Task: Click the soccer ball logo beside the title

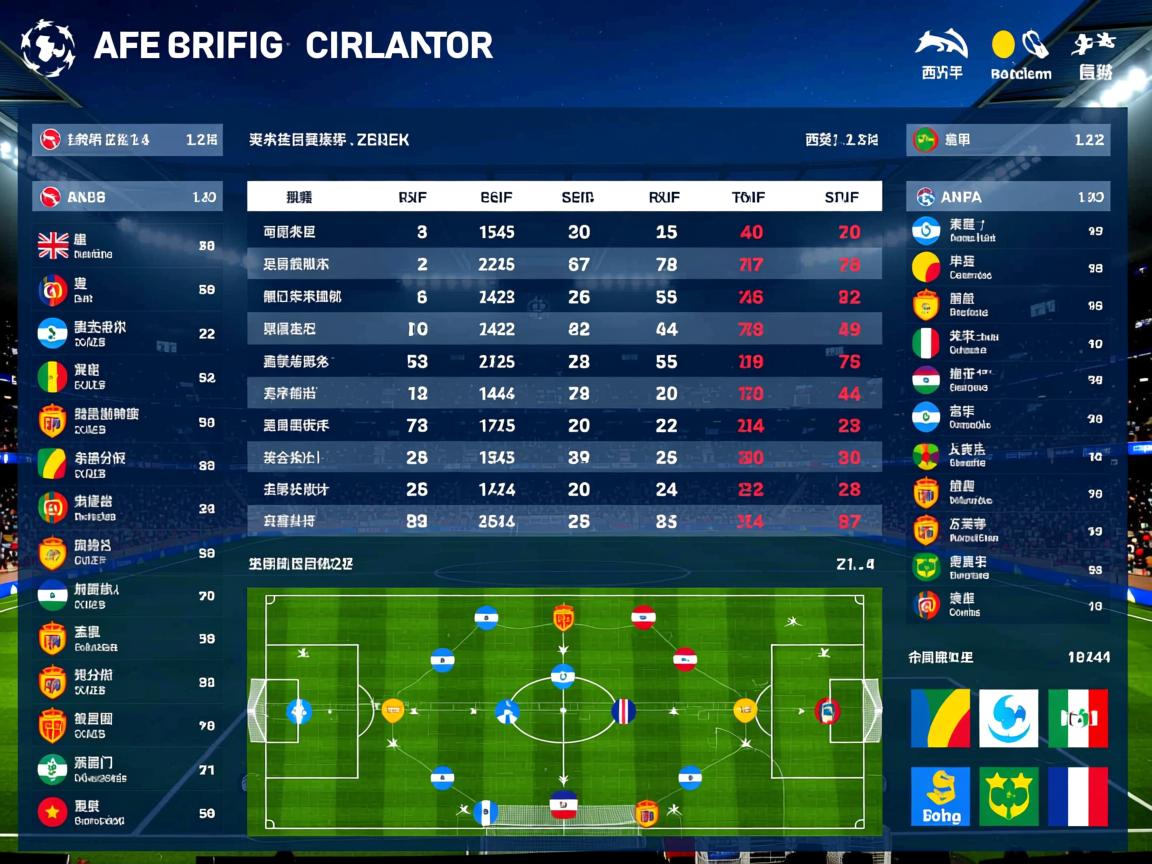Action: click(47, 47)
